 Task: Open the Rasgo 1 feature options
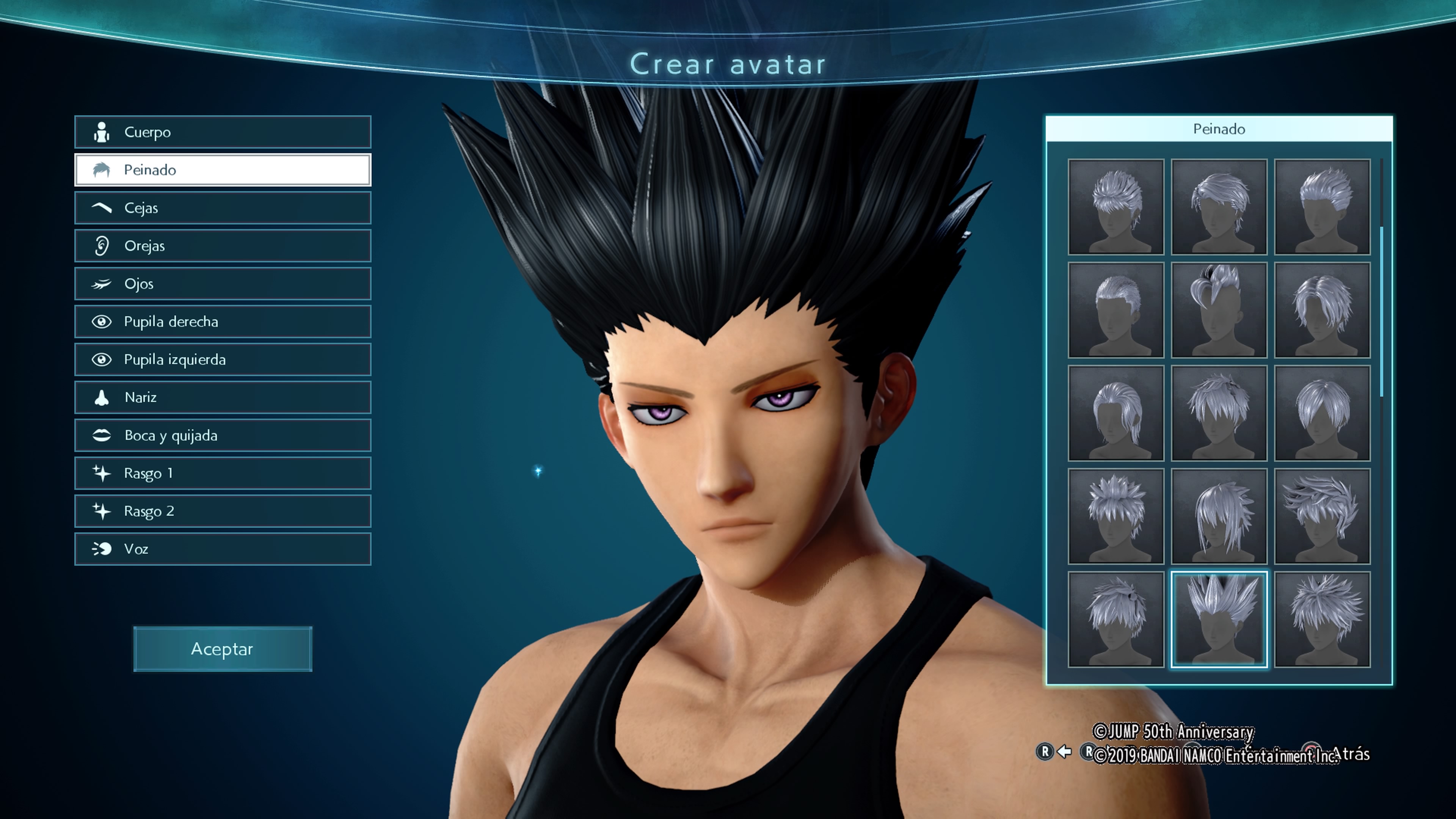[x=223, y=473]
